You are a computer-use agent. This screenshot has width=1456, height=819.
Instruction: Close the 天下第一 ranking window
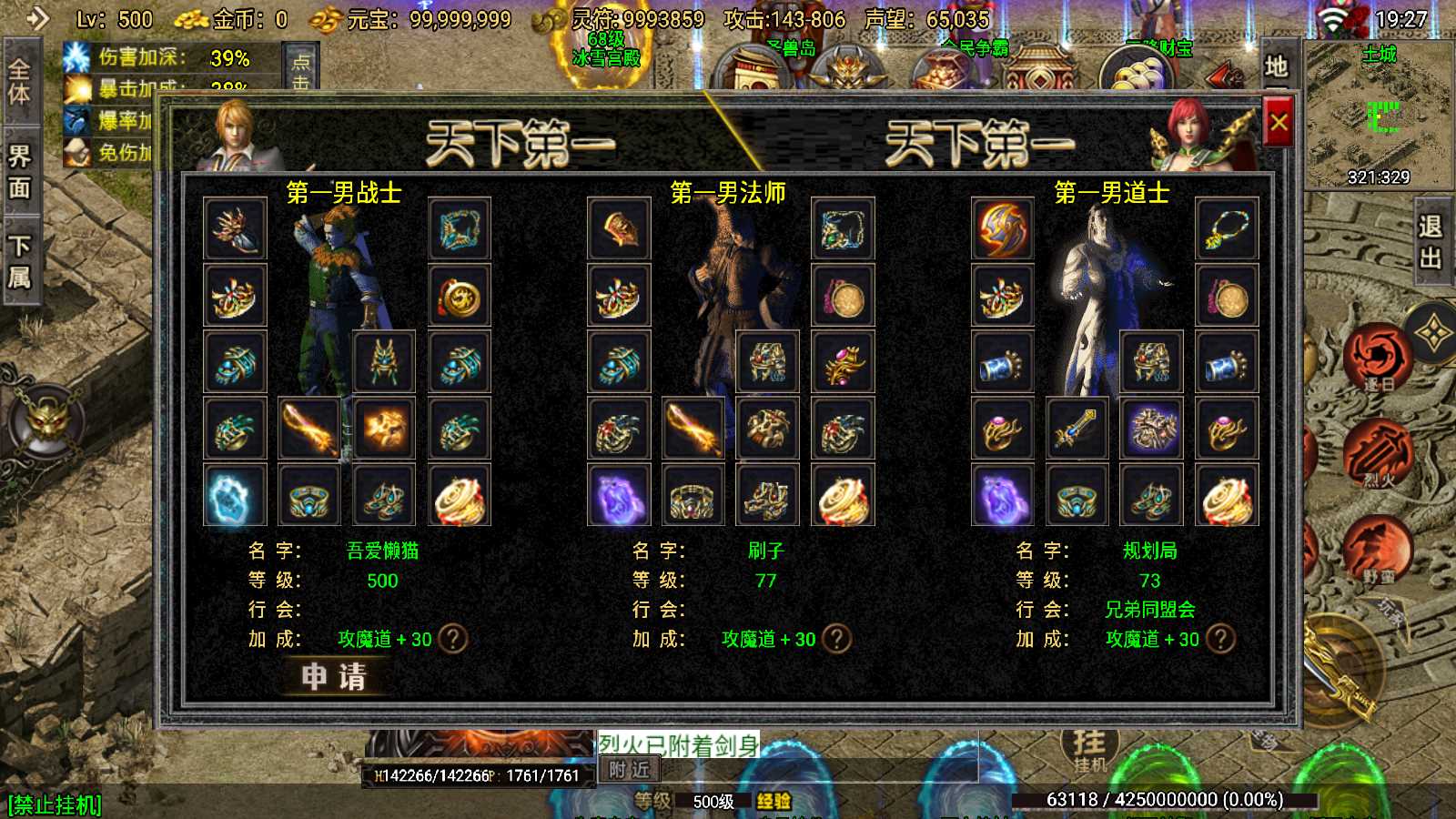(1278, 122)
